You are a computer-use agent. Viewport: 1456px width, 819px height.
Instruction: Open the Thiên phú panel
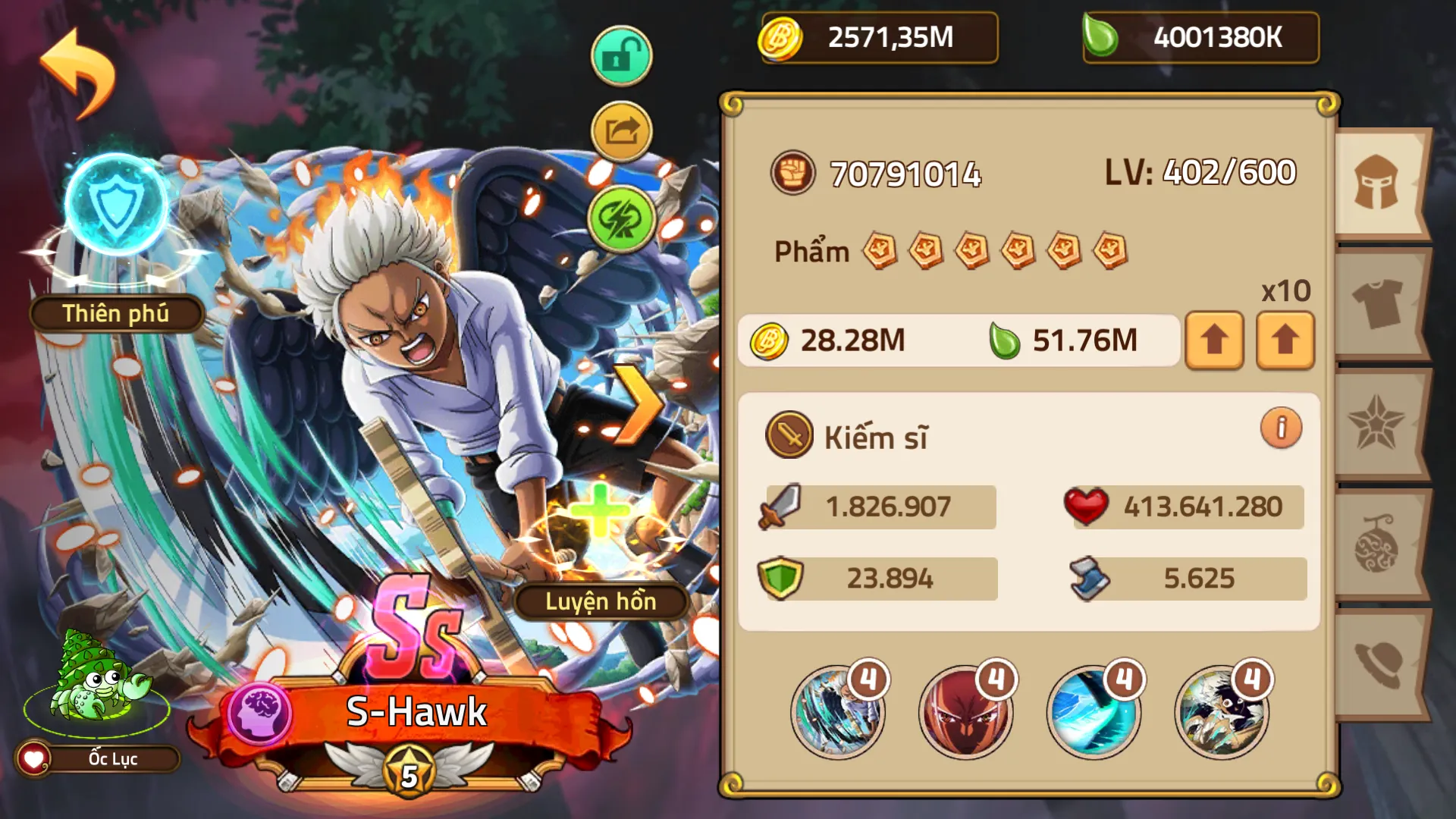coord(115,313)
